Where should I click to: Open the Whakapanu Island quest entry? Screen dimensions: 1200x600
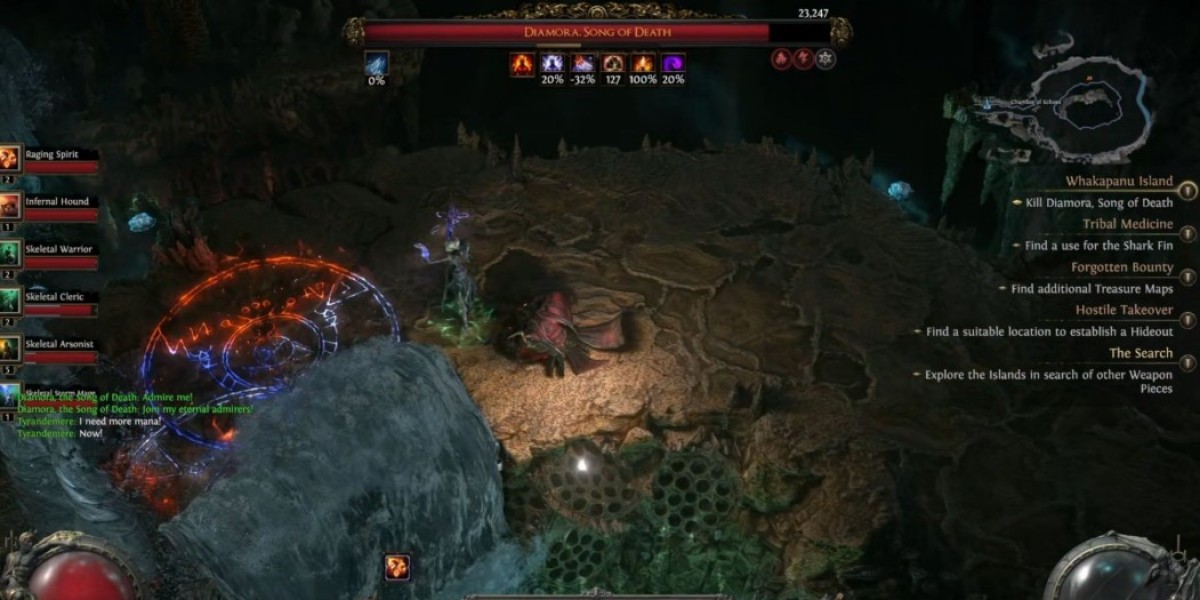[1118, 181]
